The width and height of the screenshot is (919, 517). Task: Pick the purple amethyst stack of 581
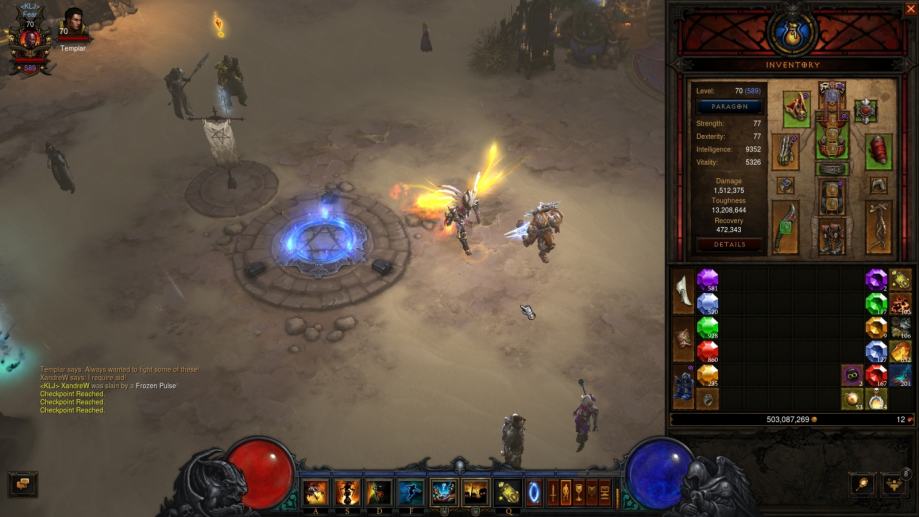708,280
